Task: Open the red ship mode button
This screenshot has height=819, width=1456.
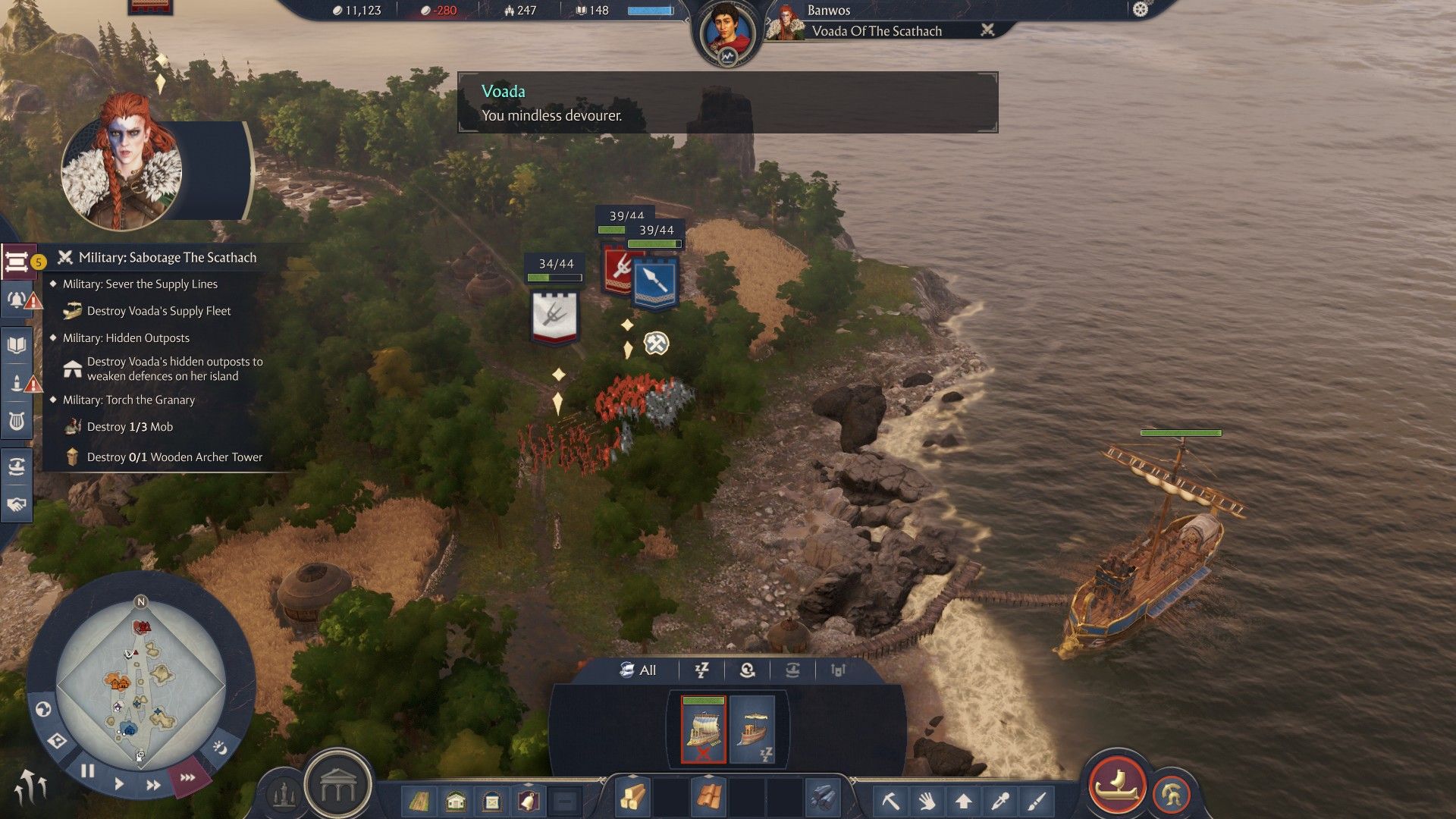Action: click(x=1116, y=783)
